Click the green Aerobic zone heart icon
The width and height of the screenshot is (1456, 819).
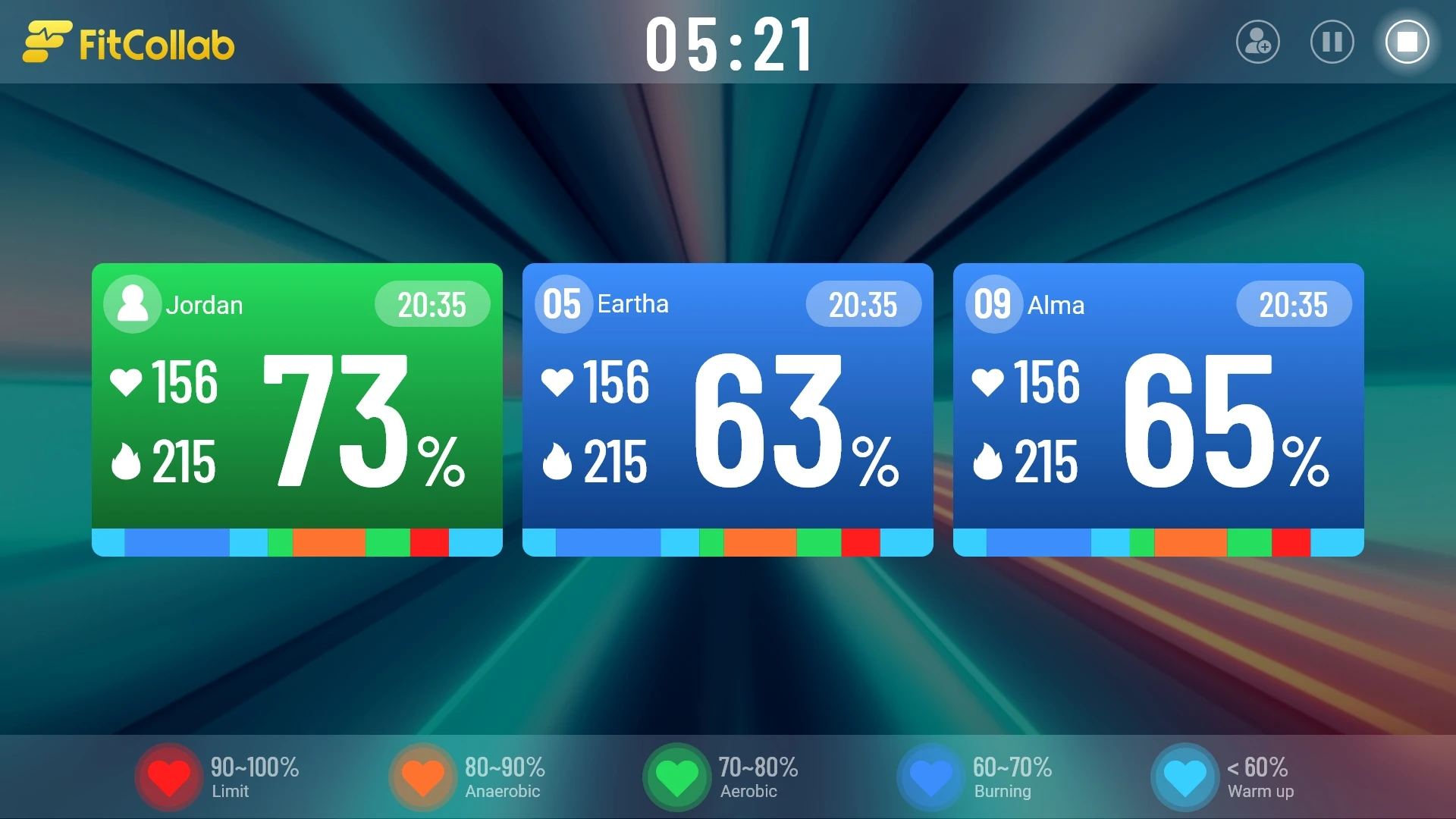click(x=676, y=775)
